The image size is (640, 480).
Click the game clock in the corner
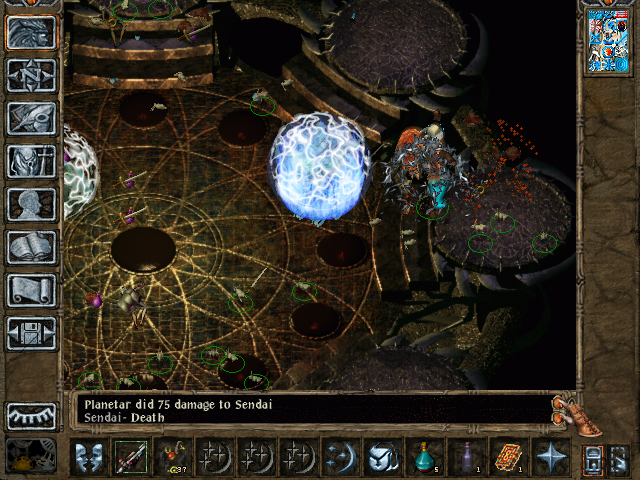[x=31, y=455]
